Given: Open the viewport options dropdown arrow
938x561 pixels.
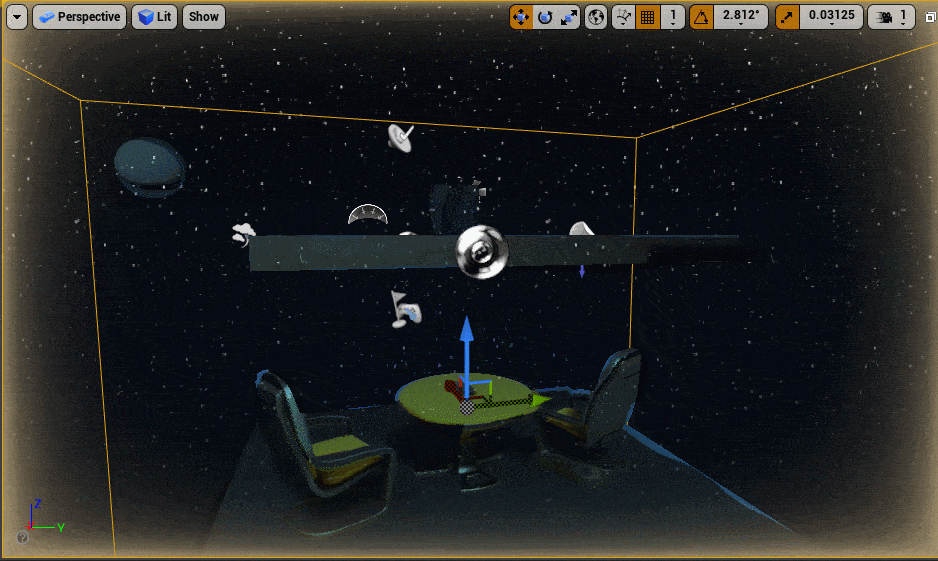Looking at the screenshot, I should [16, 17].
